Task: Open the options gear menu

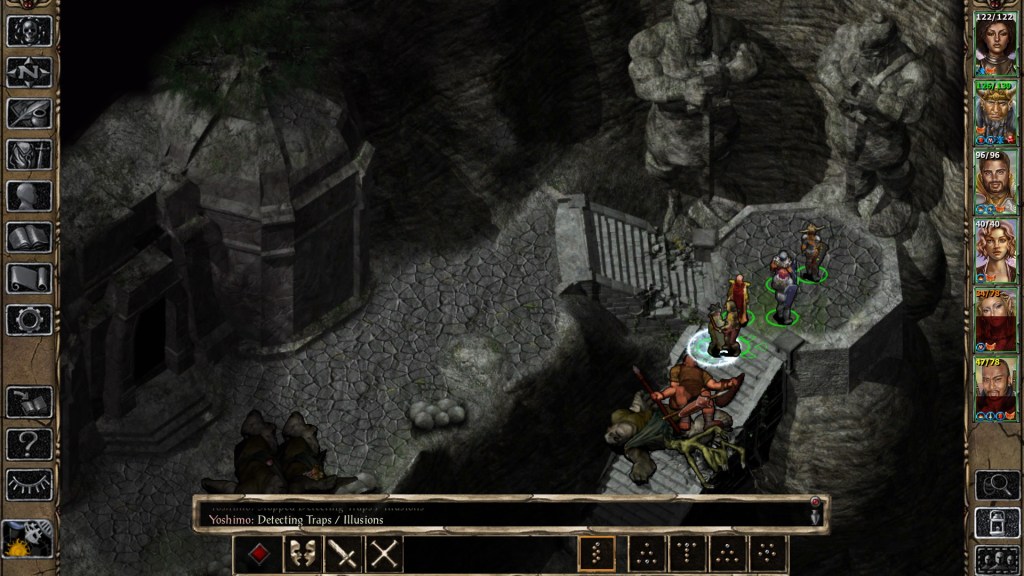Action: (29, 320)
